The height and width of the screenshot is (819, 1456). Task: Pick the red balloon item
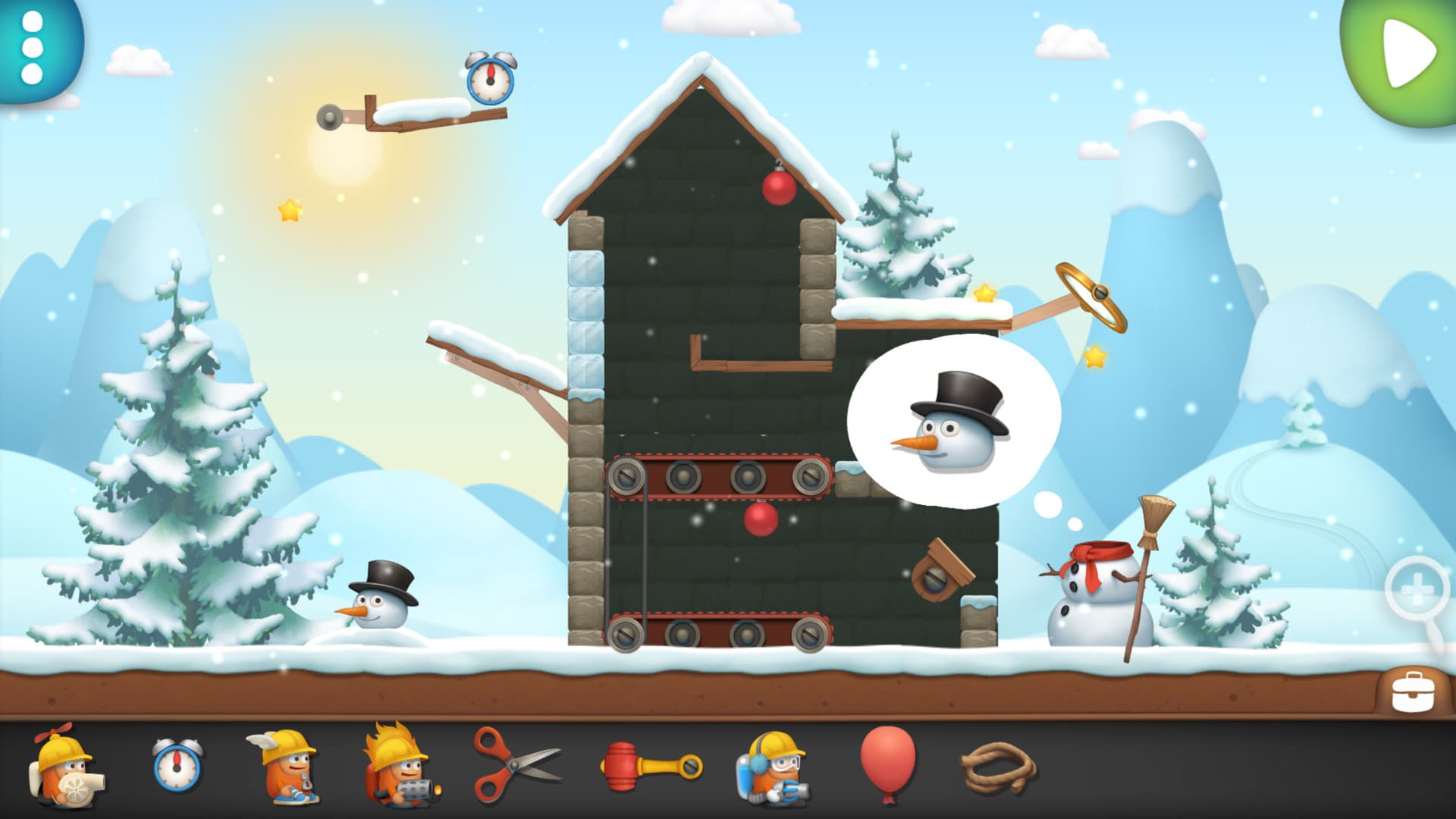887,761
